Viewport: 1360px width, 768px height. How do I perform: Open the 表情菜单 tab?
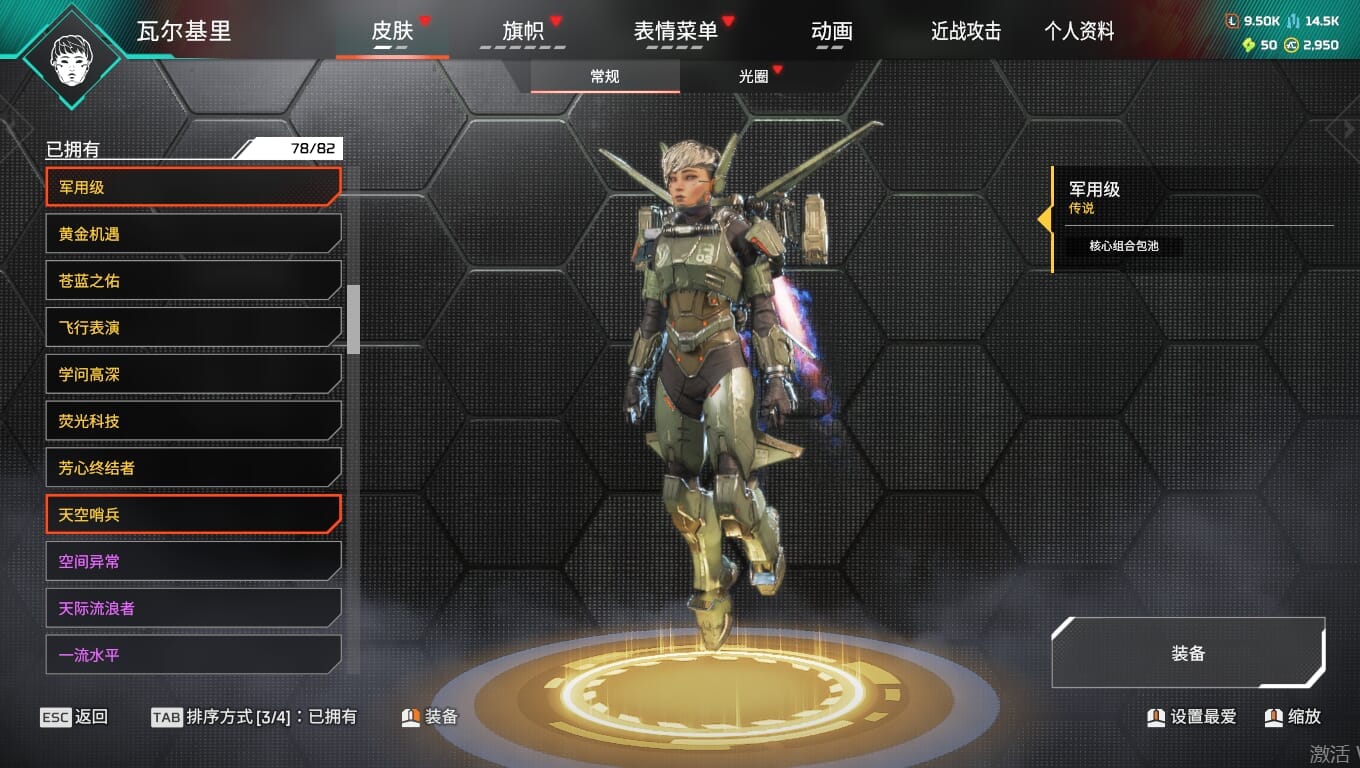[x=676, y=32]
